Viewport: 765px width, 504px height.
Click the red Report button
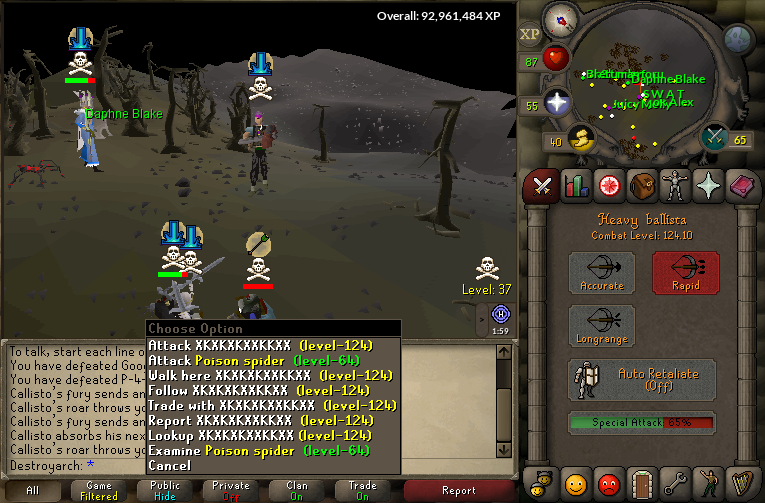(x=459, y=490)
